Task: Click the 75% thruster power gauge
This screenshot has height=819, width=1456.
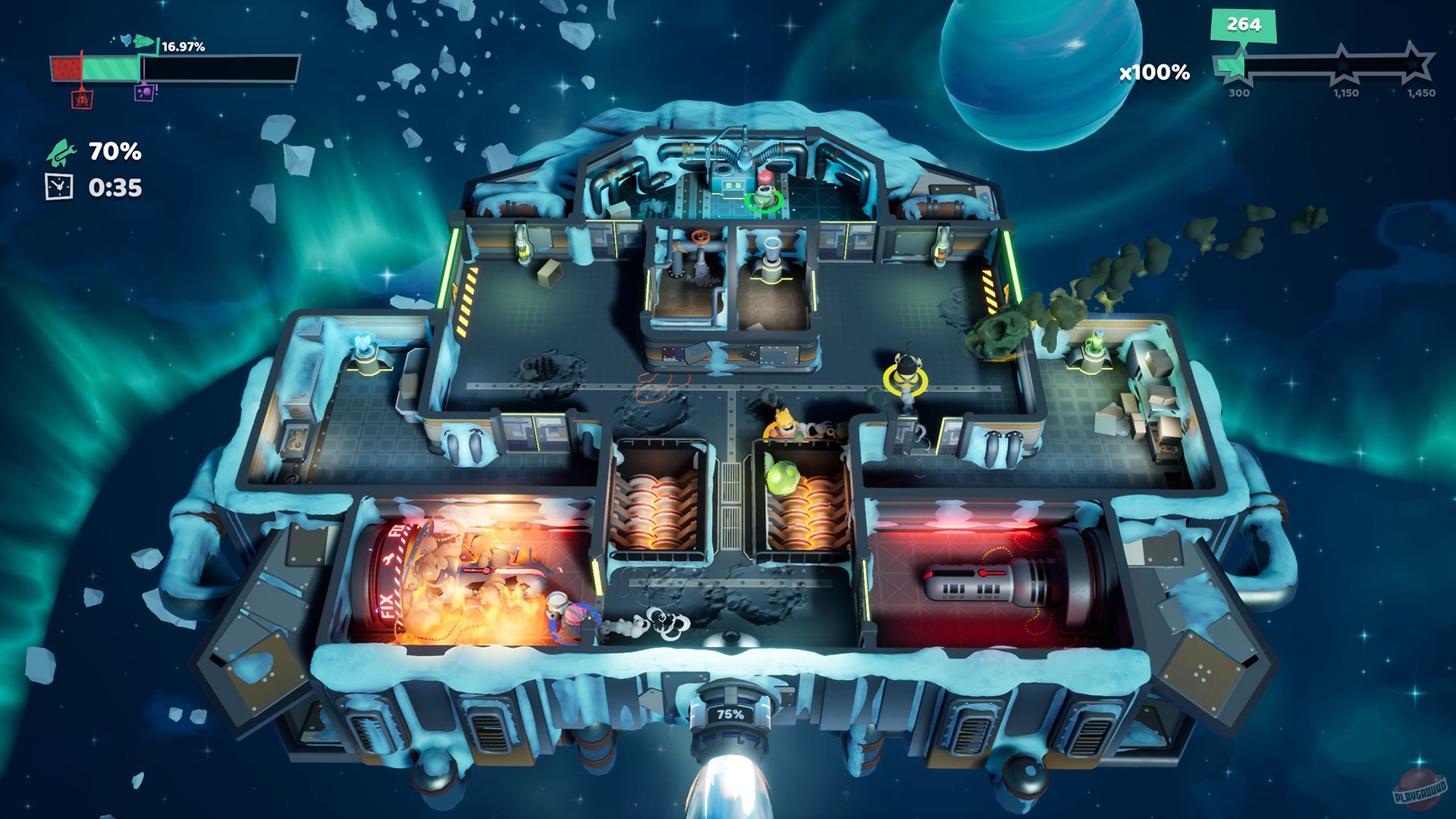Action: 733,713
